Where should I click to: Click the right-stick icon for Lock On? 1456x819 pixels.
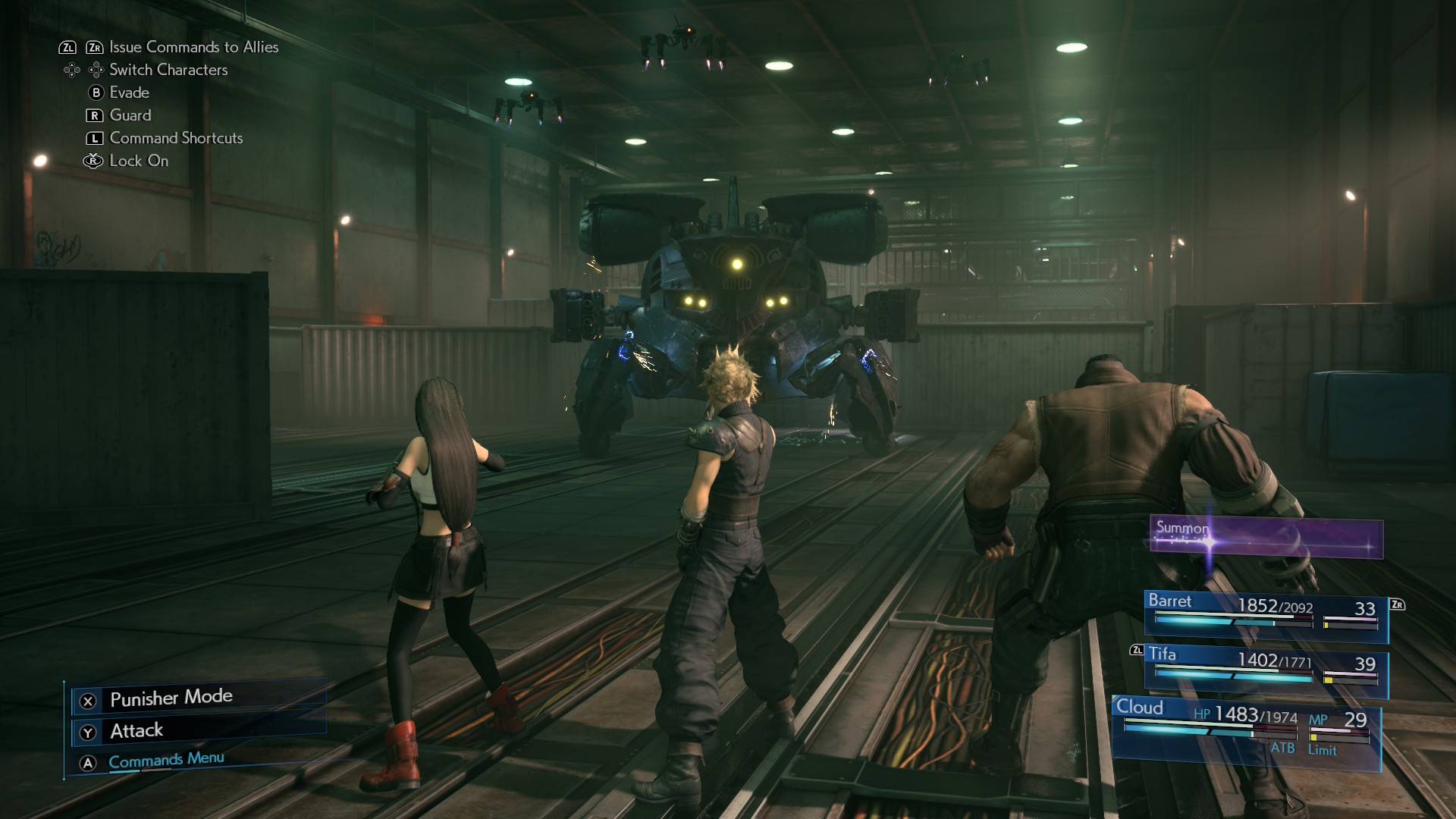click(93, 161)
